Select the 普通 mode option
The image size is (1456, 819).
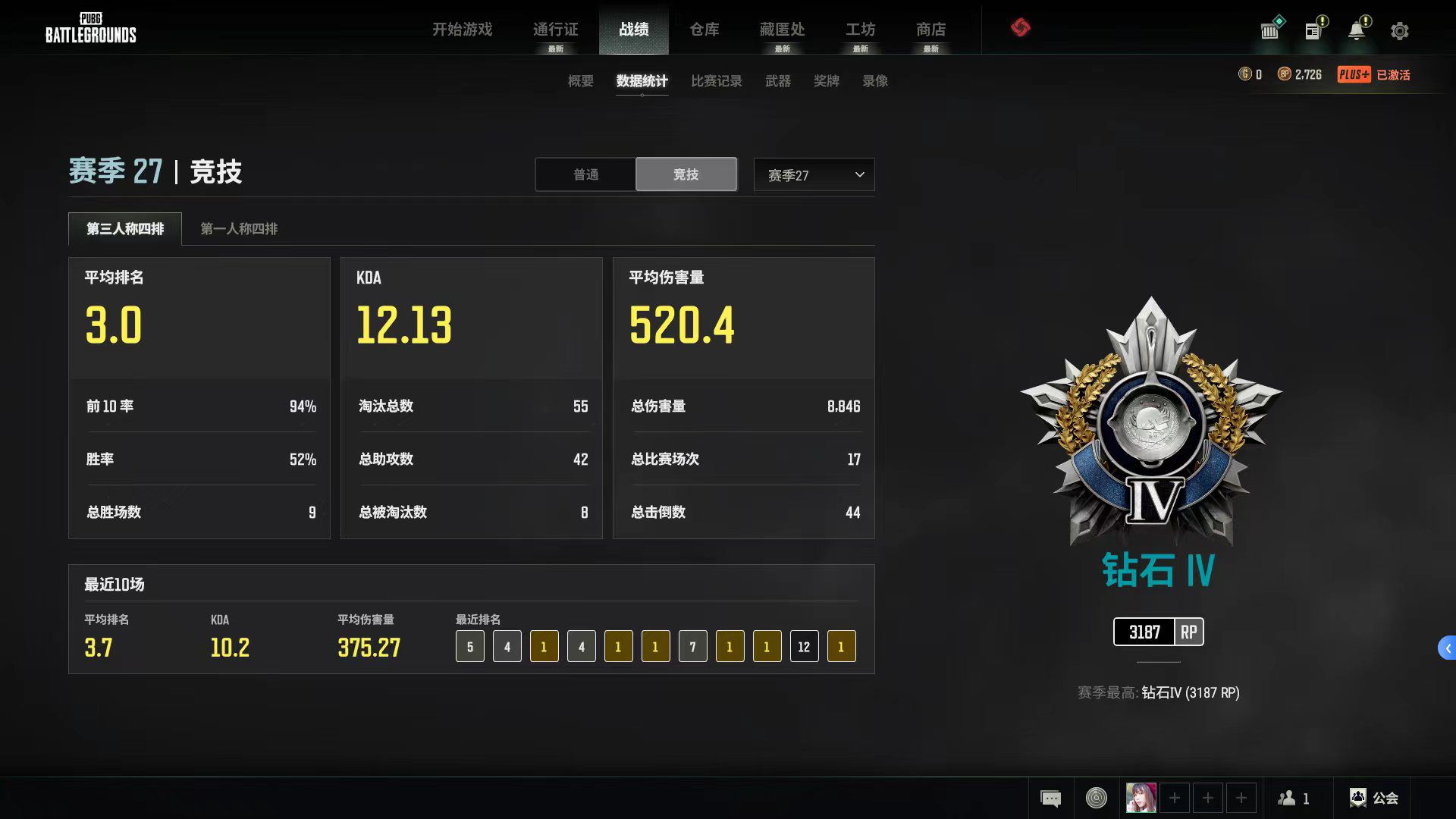585,174
